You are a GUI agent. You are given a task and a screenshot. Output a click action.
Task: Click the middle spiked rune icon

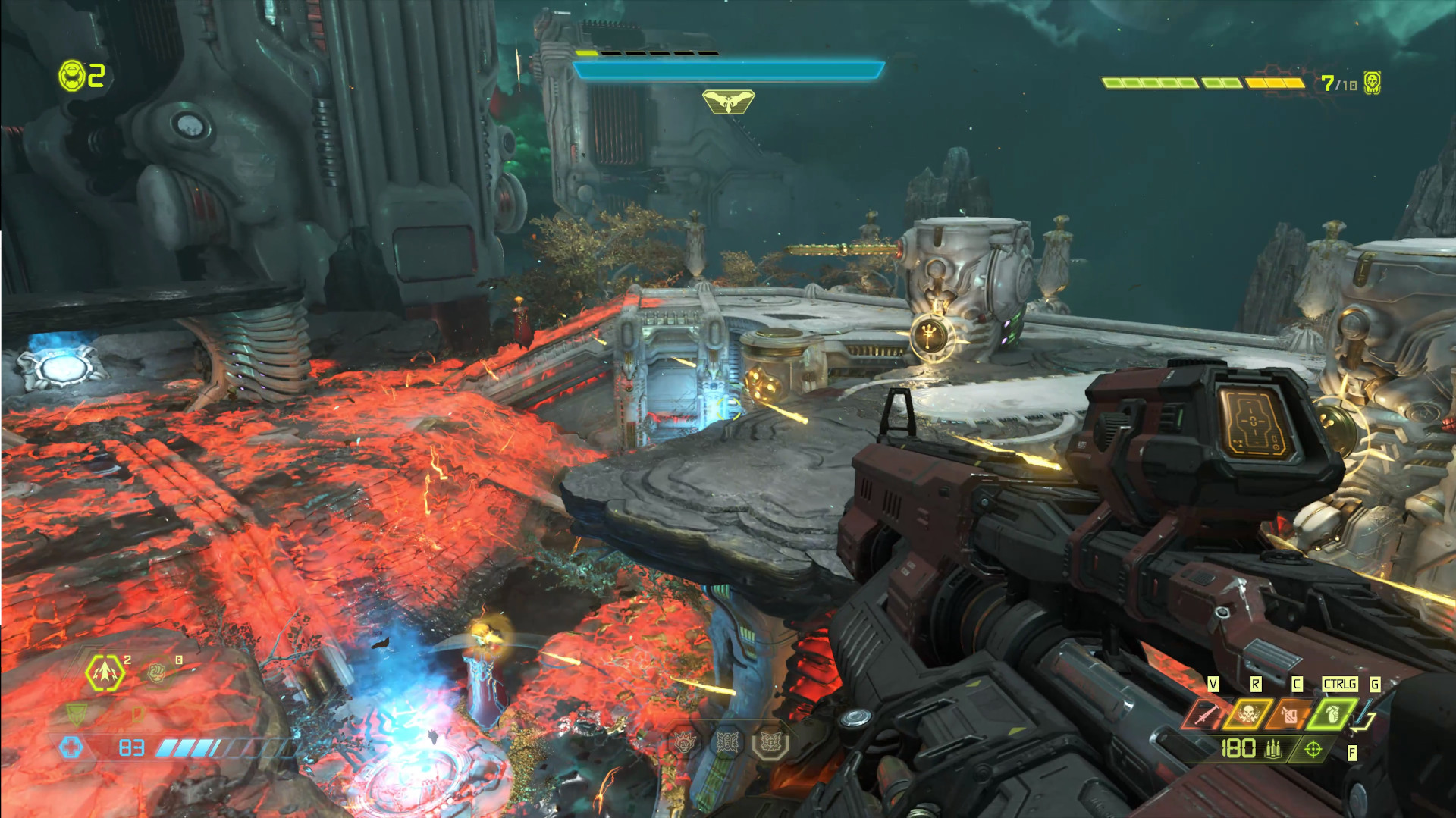pyautogui.click(x=727, y=743)
